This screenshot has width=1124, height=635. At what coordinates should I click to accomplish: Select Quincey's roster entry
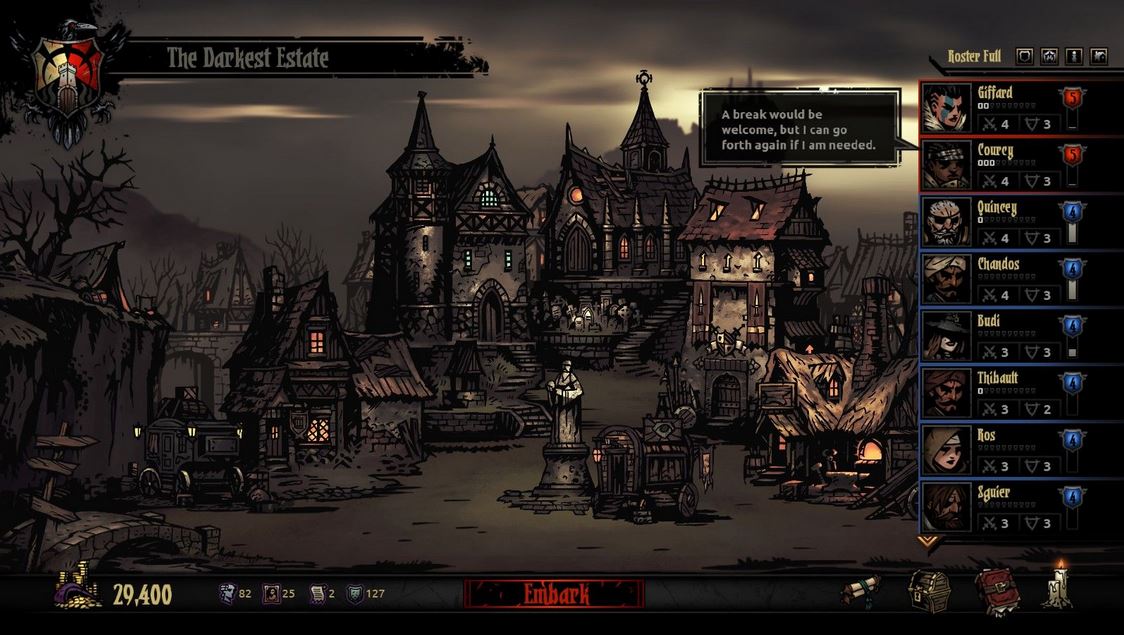tap(1000, 222)
